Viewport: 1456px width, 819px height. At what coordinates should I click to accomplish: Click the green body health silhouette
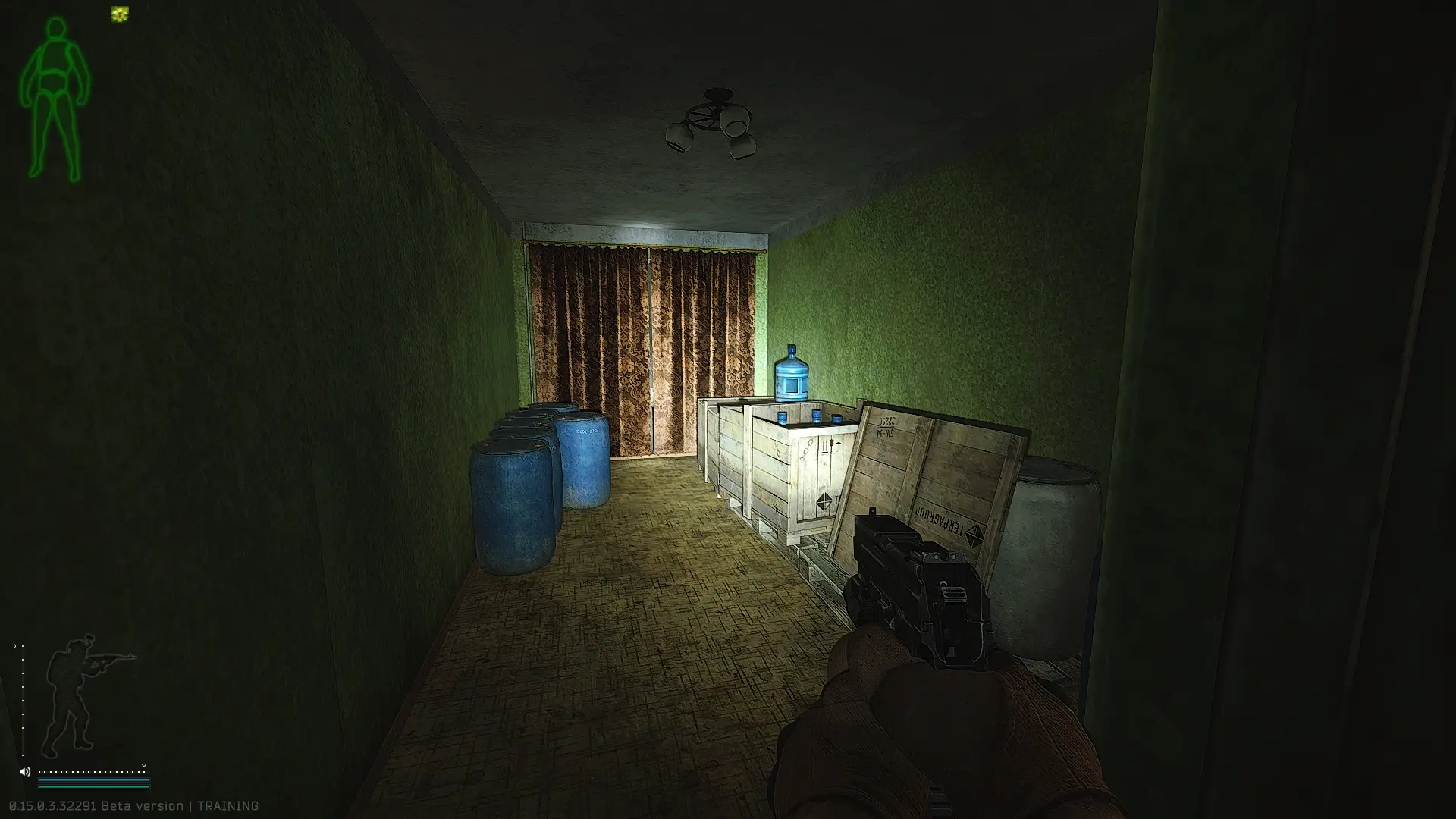point(55,99)
